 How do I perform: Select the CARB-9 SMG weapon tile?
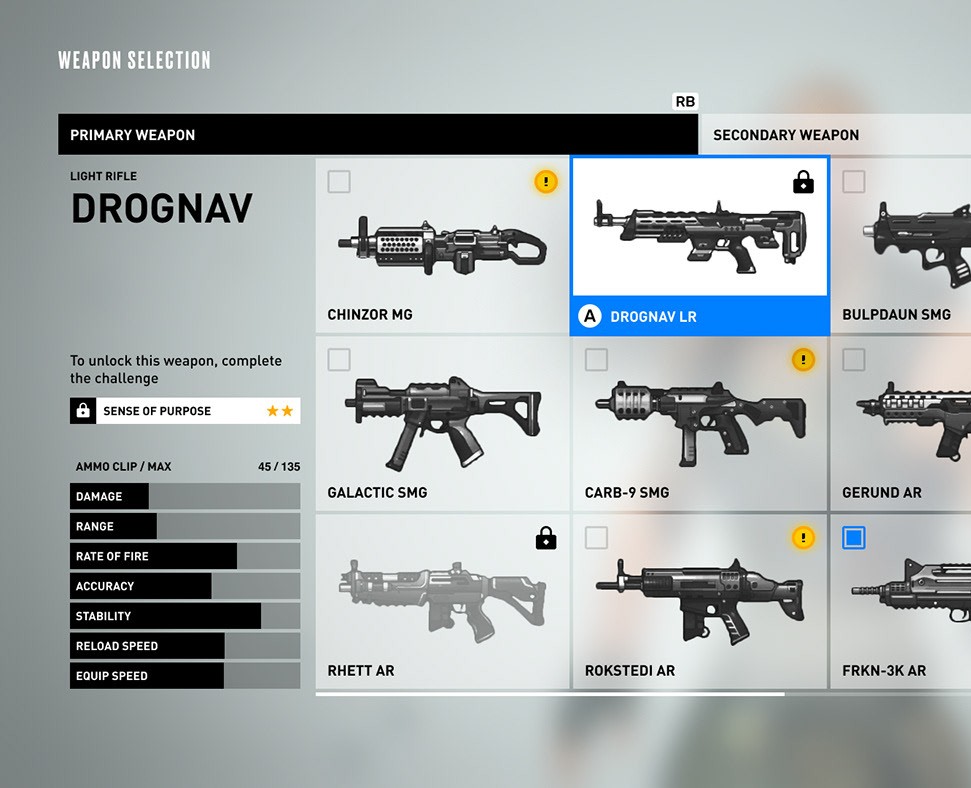coord(699,423)
